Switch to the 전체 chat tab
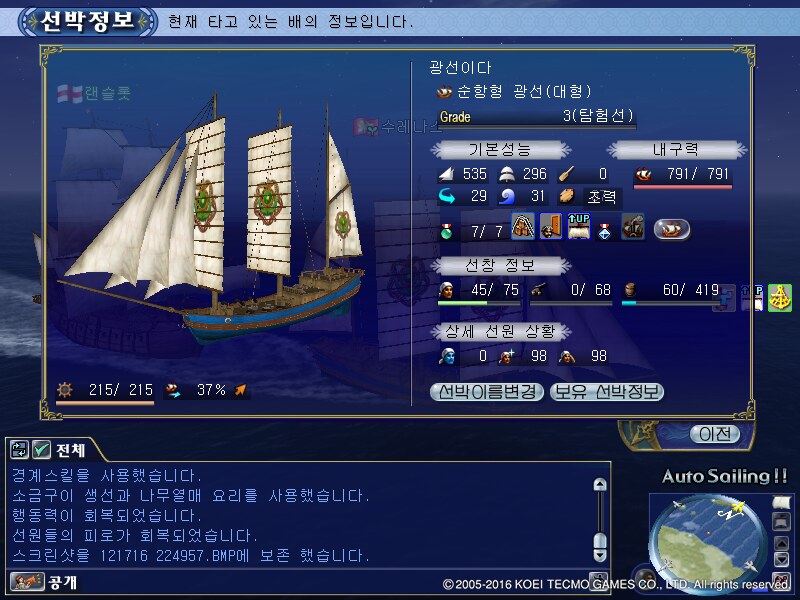Image resolution: width=800 pixels, height=600 pixels. coord(70,449)
